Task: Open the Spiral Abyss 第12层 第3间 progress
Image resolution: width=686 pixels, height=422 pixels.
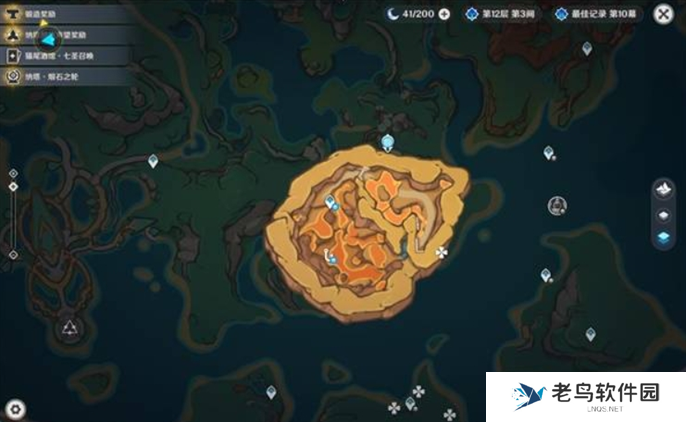Action: 498,14
